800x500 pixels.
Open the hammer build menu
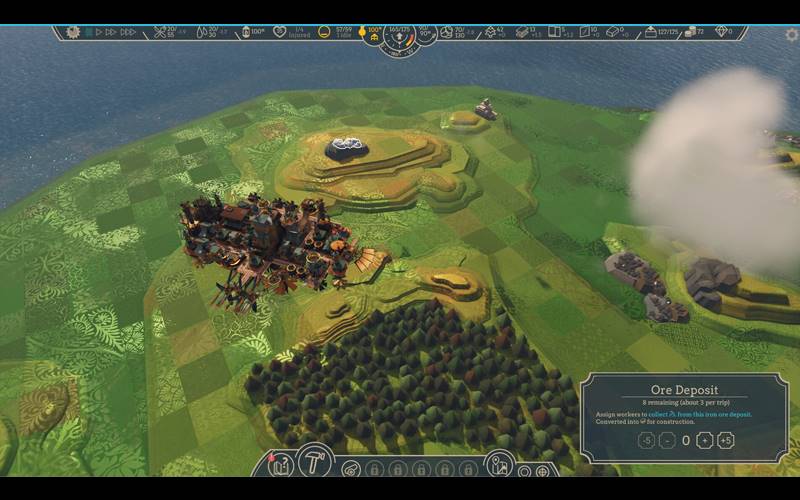pyautogui.click(x=314, y=461)
